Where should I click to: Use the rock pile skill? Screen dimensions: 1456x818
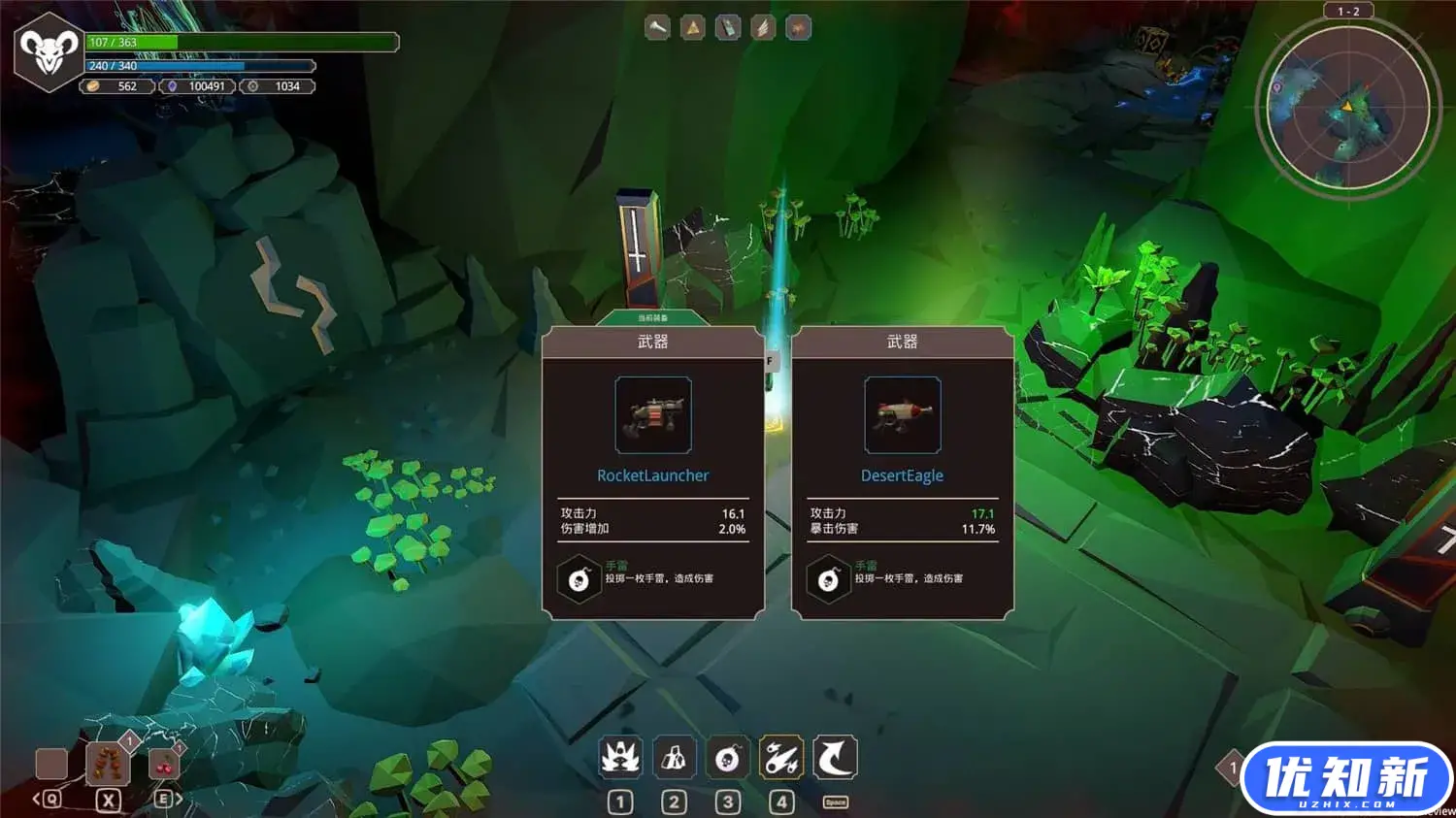(674, 758)
